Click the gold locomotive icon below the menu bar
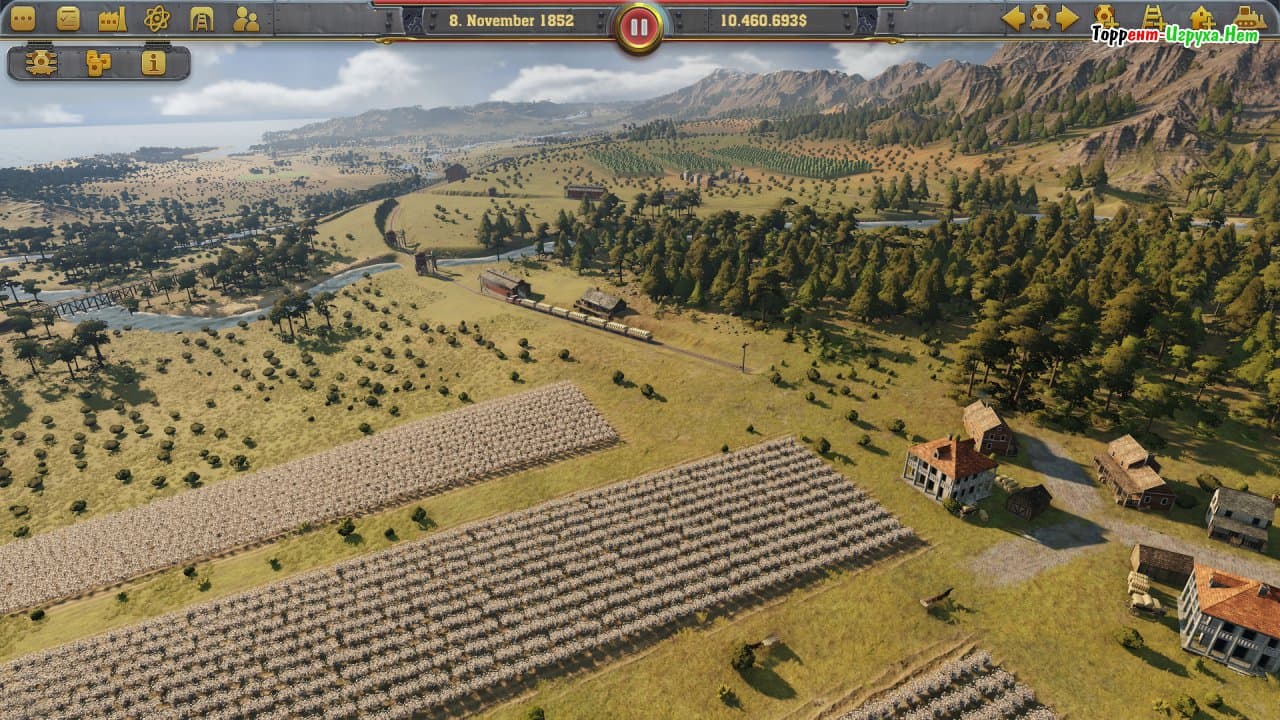The height and width of the screenshot is (720, 1280). 41,63
